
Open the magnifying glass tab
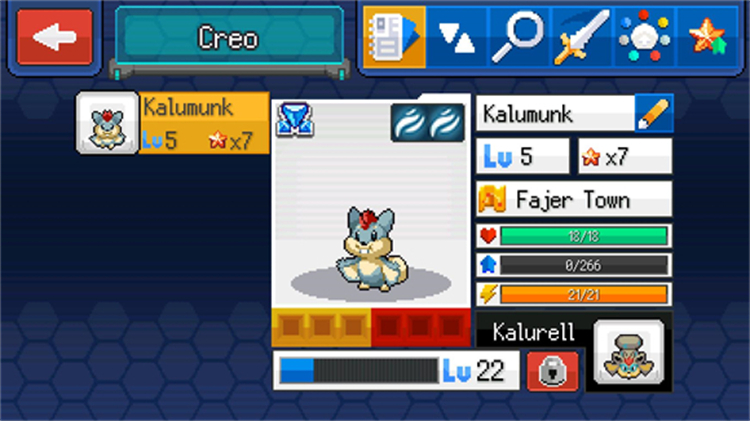(x=516, y=38)
